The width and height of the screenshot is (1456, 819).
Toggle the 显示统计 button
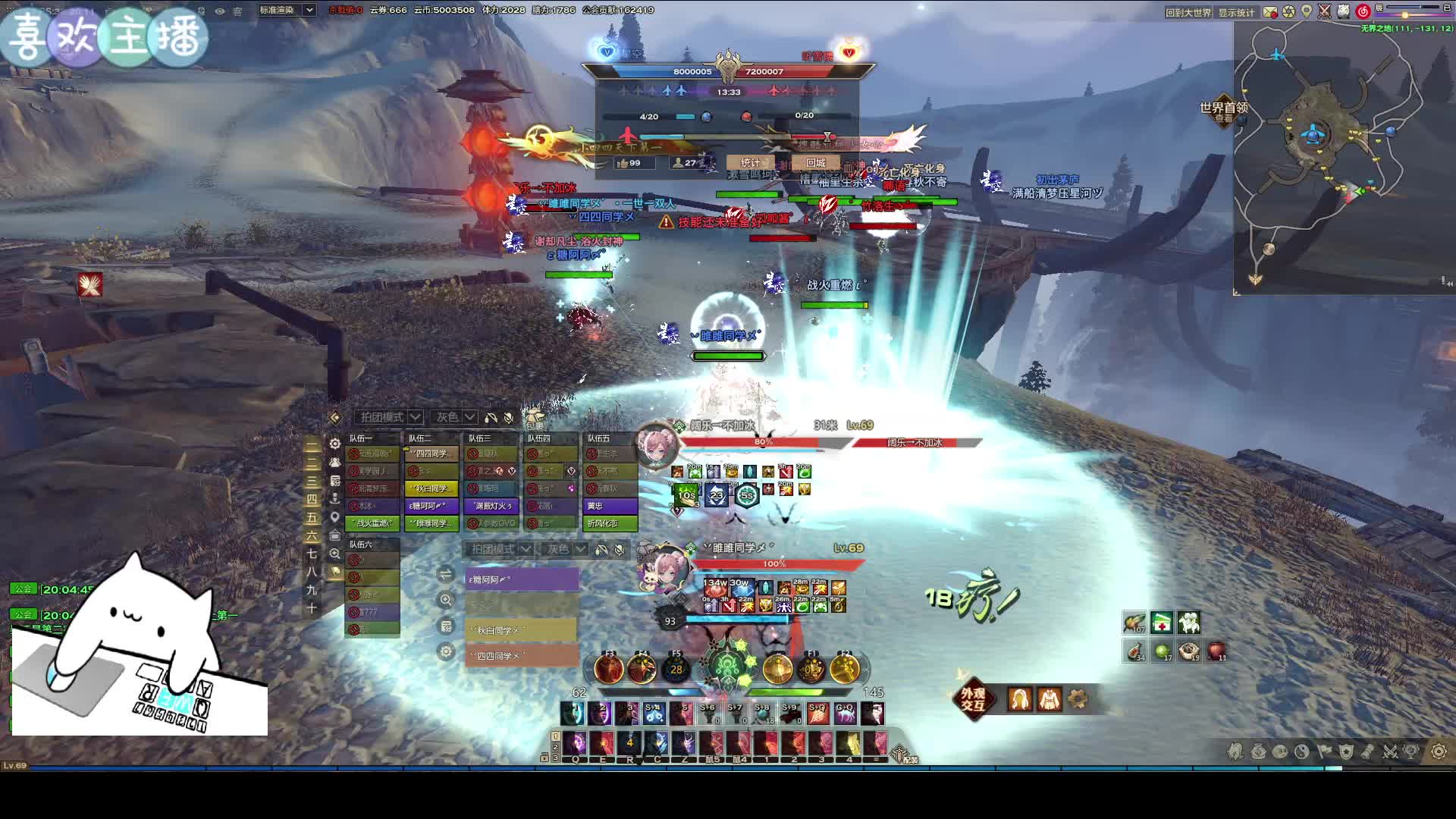pyautogui.click(x=1237, y=12)
